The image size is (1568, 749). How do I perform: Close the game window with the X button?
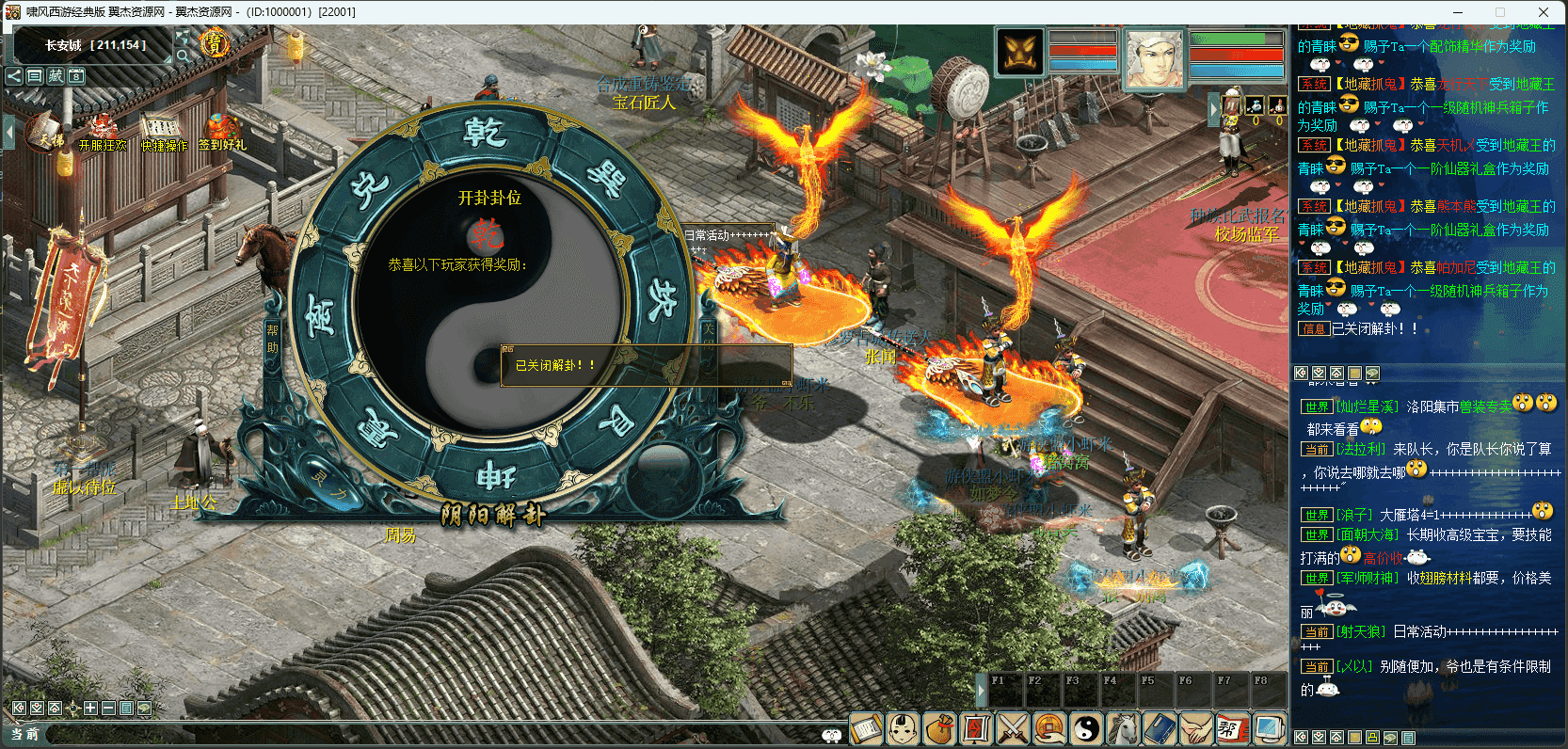1544,12
